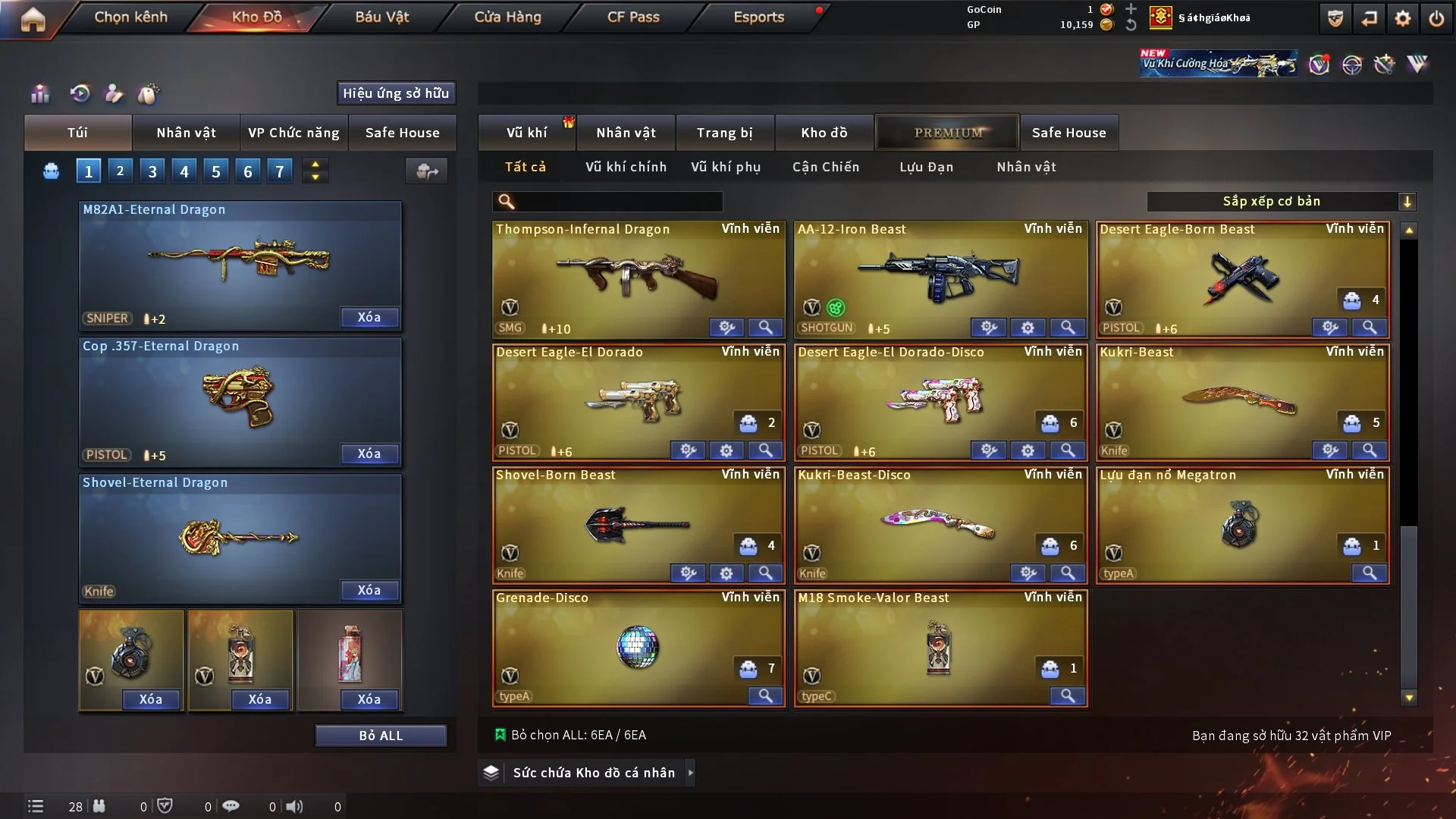1456x819 pixels.
Task: Click the Bỏ ALL button
Action: [x=381, y=736]
